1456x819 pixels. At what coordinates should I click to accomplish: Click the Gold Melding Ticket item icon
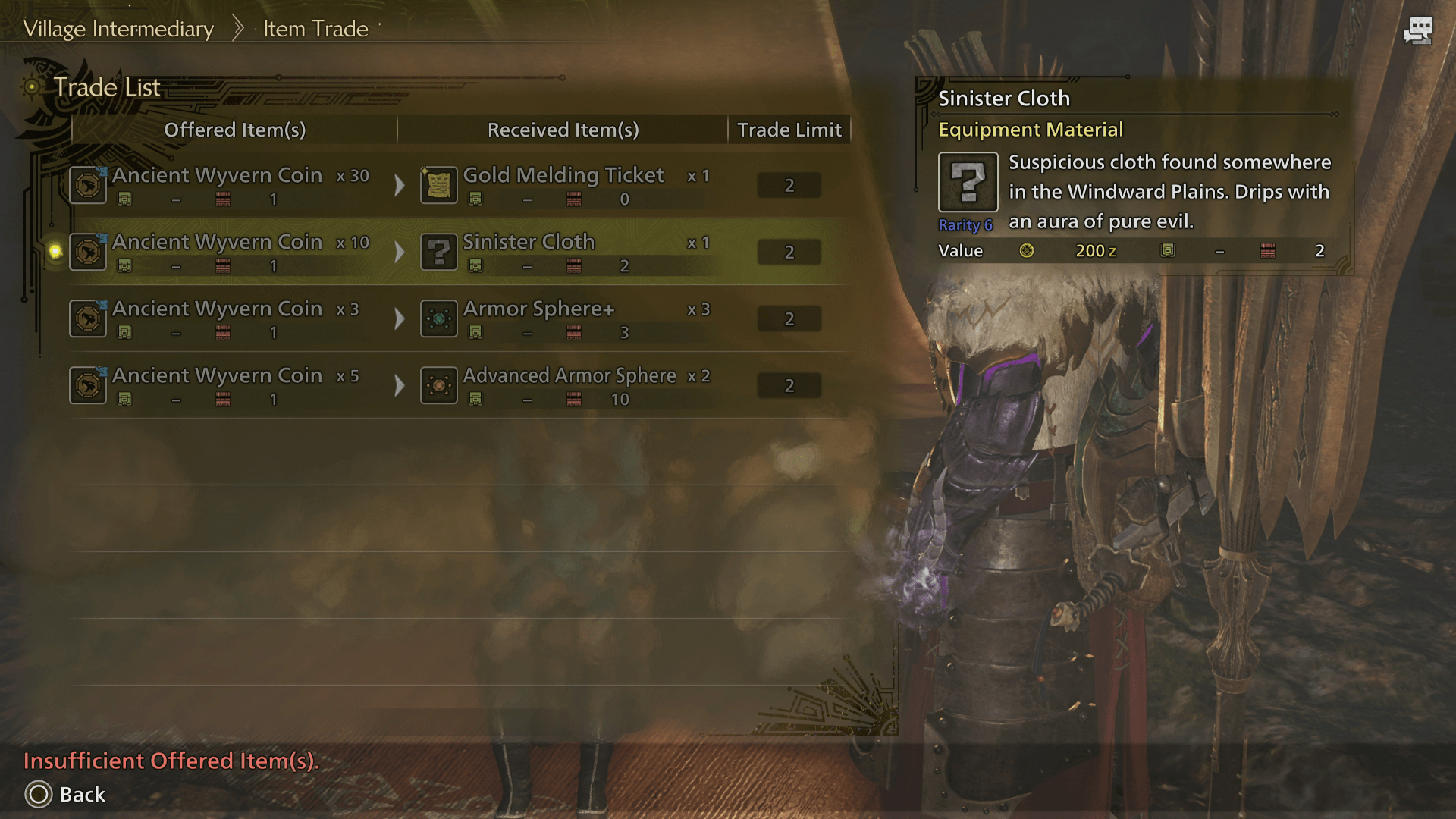tap(440, 184)
